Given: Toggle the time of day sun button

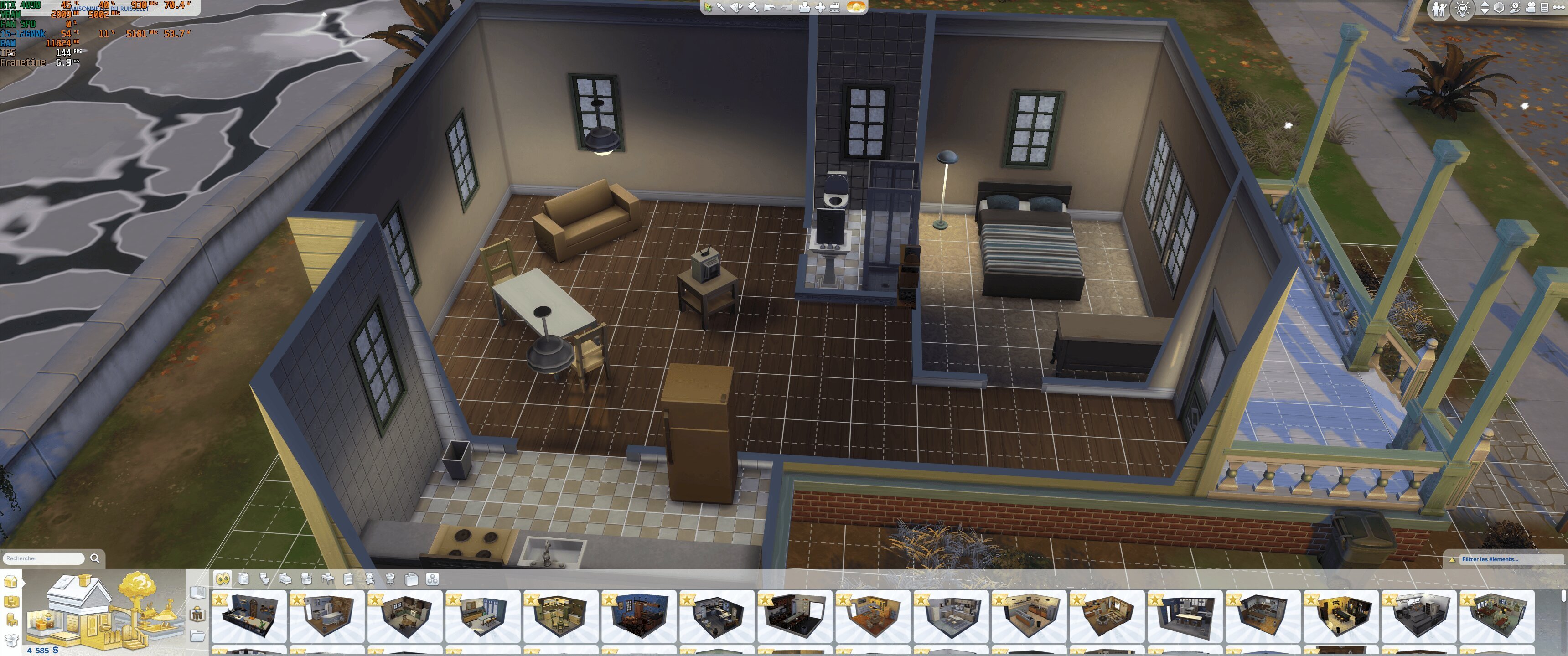Looking at the screenshot, I should click(856, 7).
